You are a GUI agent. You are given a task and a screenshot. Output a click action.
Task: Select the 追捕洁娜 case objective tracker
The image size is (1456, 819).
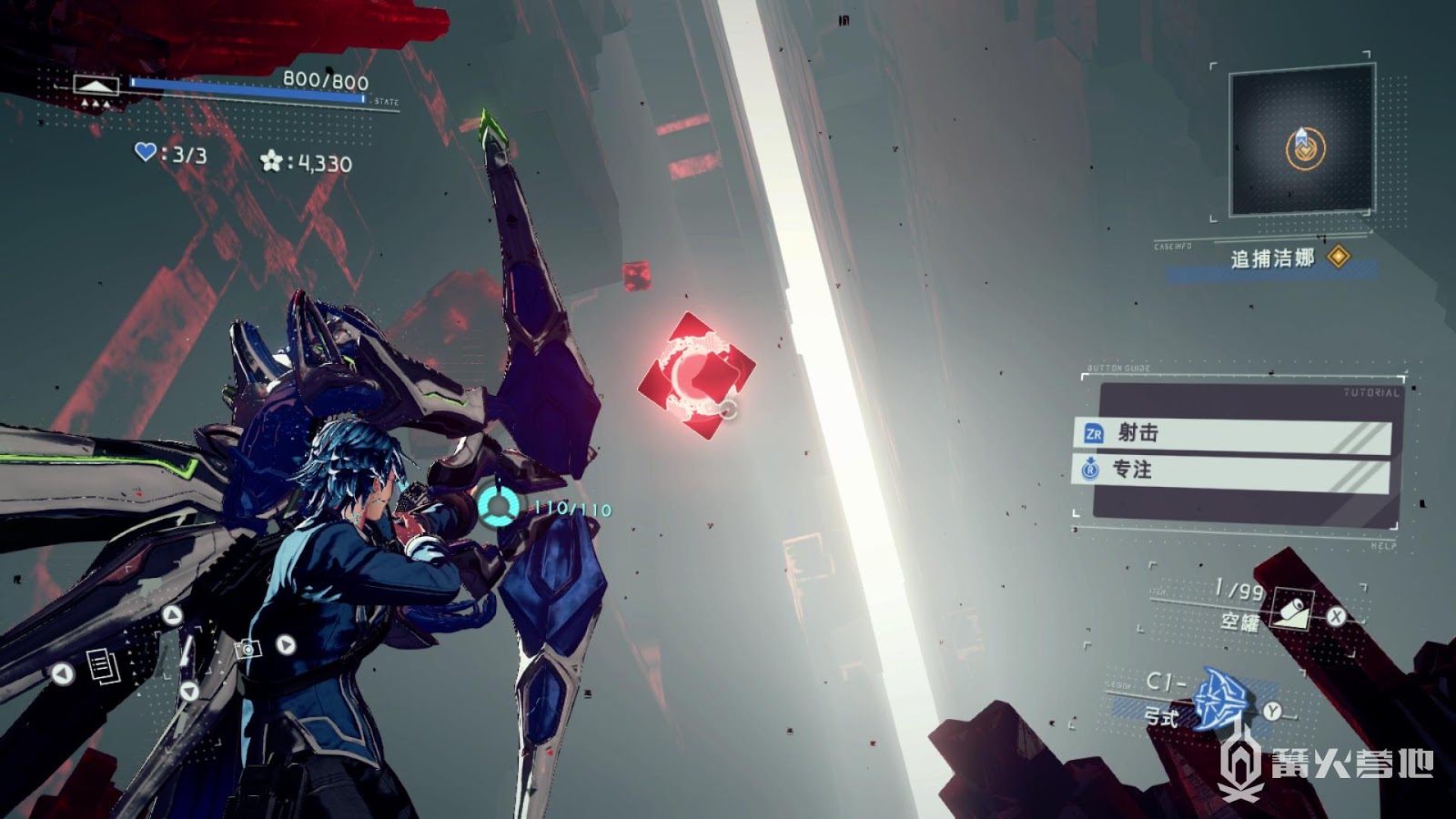[1274, 259]
